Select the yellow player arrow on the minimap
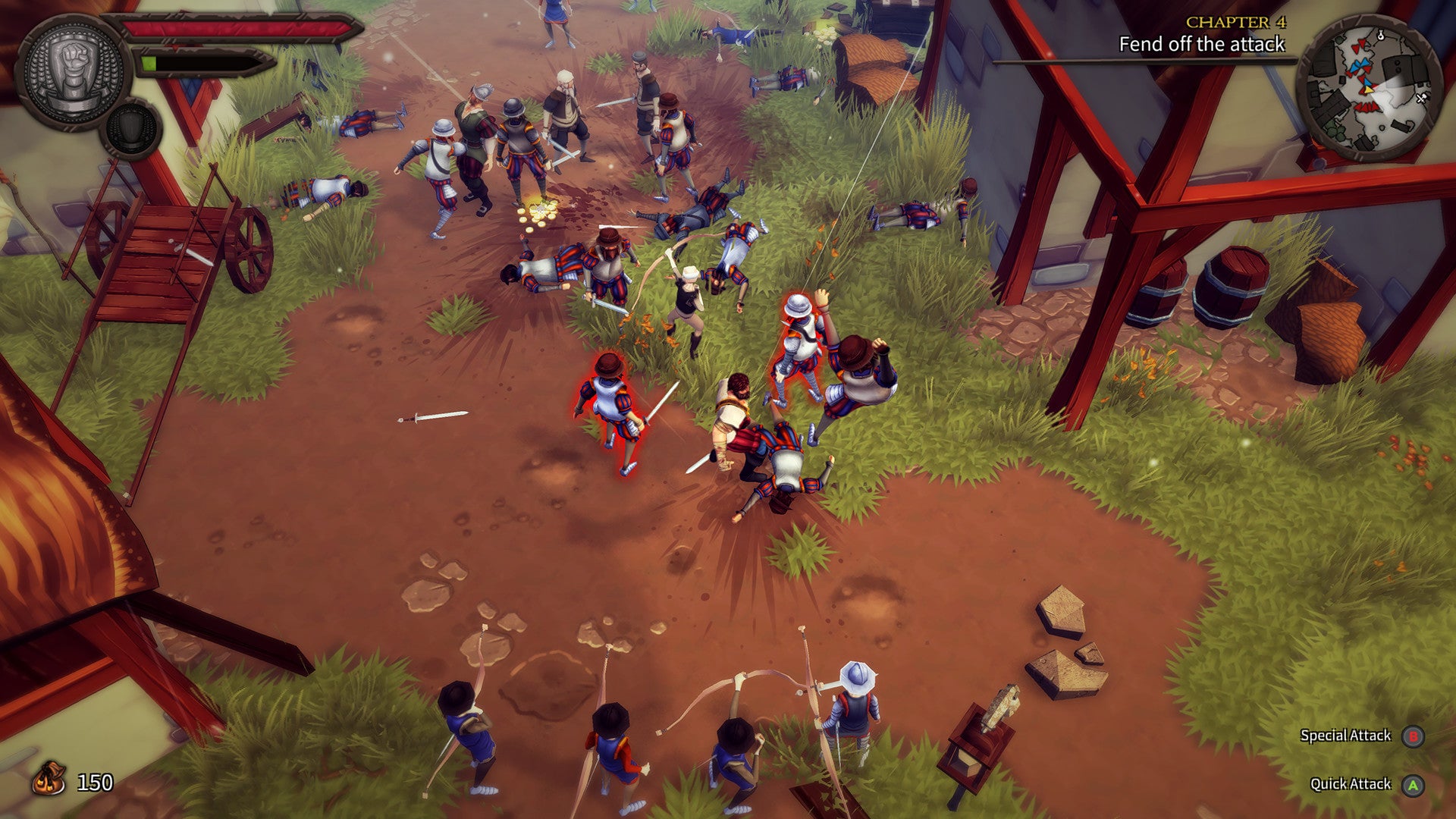 click(x=1368, y=89)
